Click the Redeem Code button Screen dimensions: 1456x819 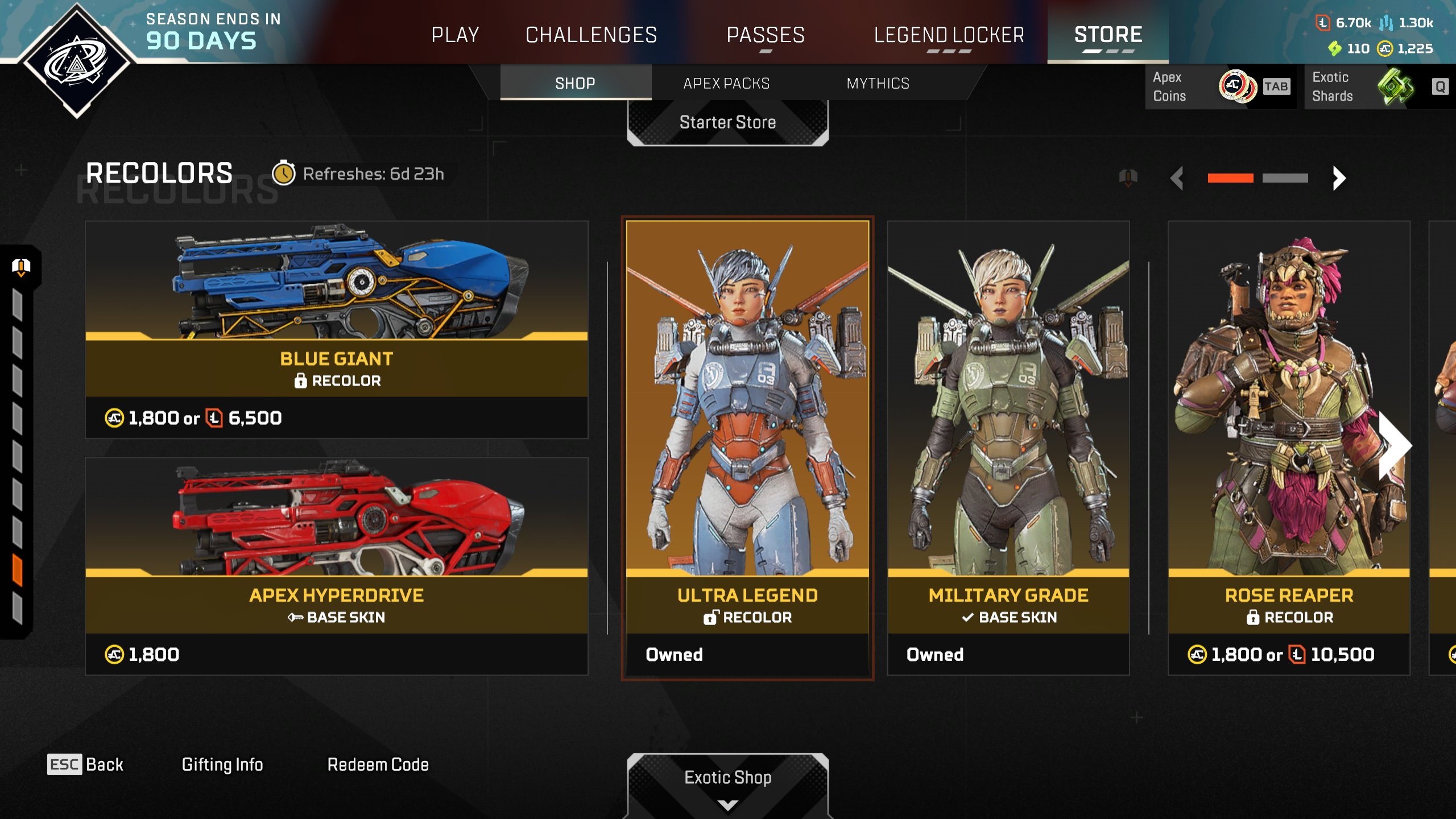pyautogui.click(x=378, y=764)
